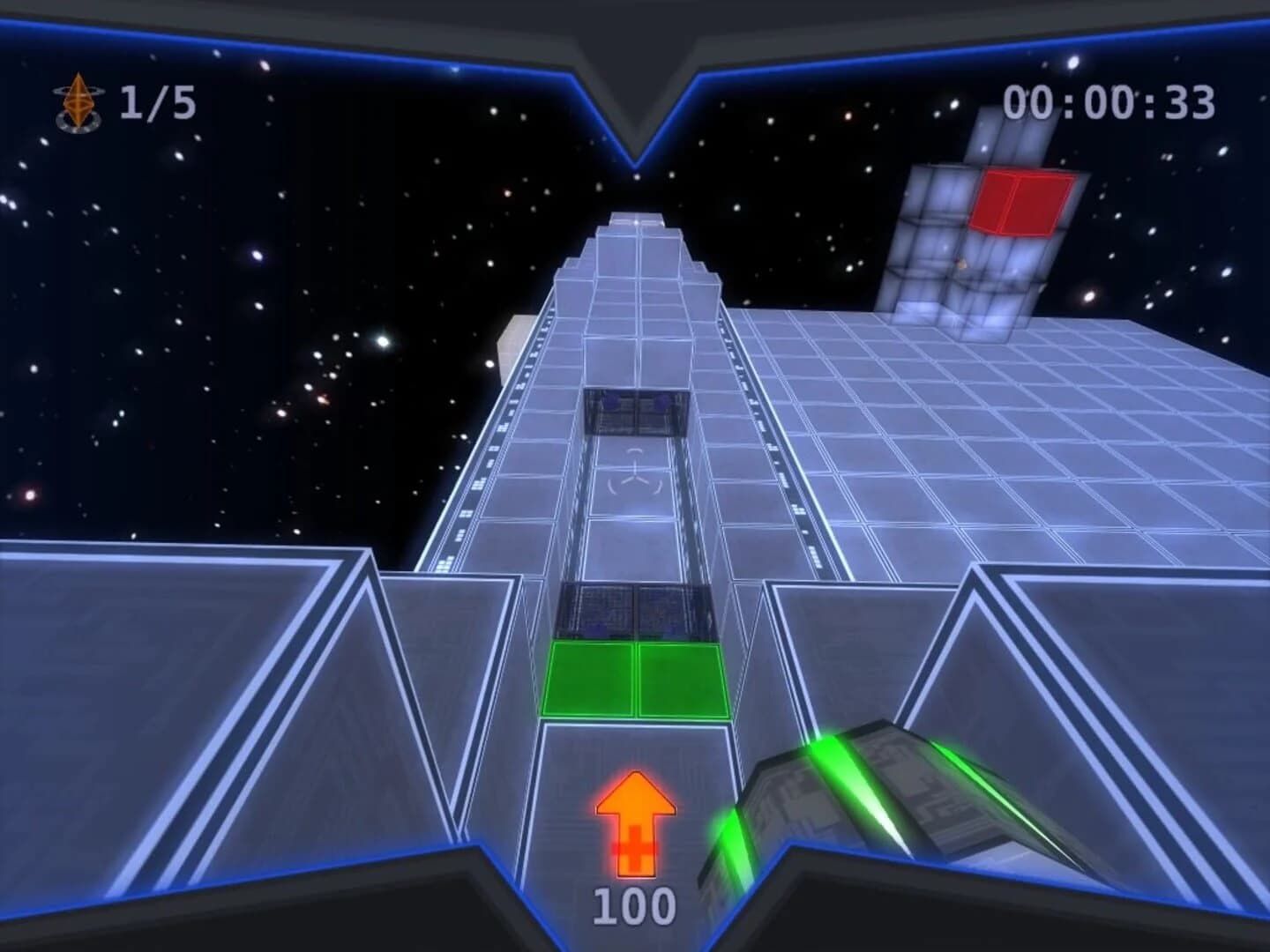The image size is (1270, 952).
Task: Click the right green glowing floor tile
Action: [x=681, y=679]
